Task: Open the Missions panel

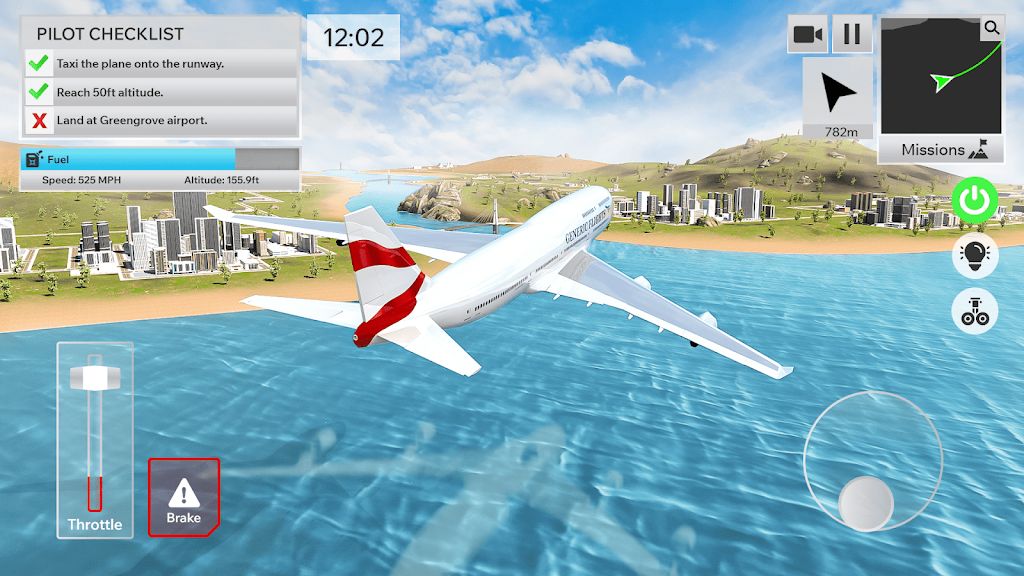Action: (x=941, y=149)
